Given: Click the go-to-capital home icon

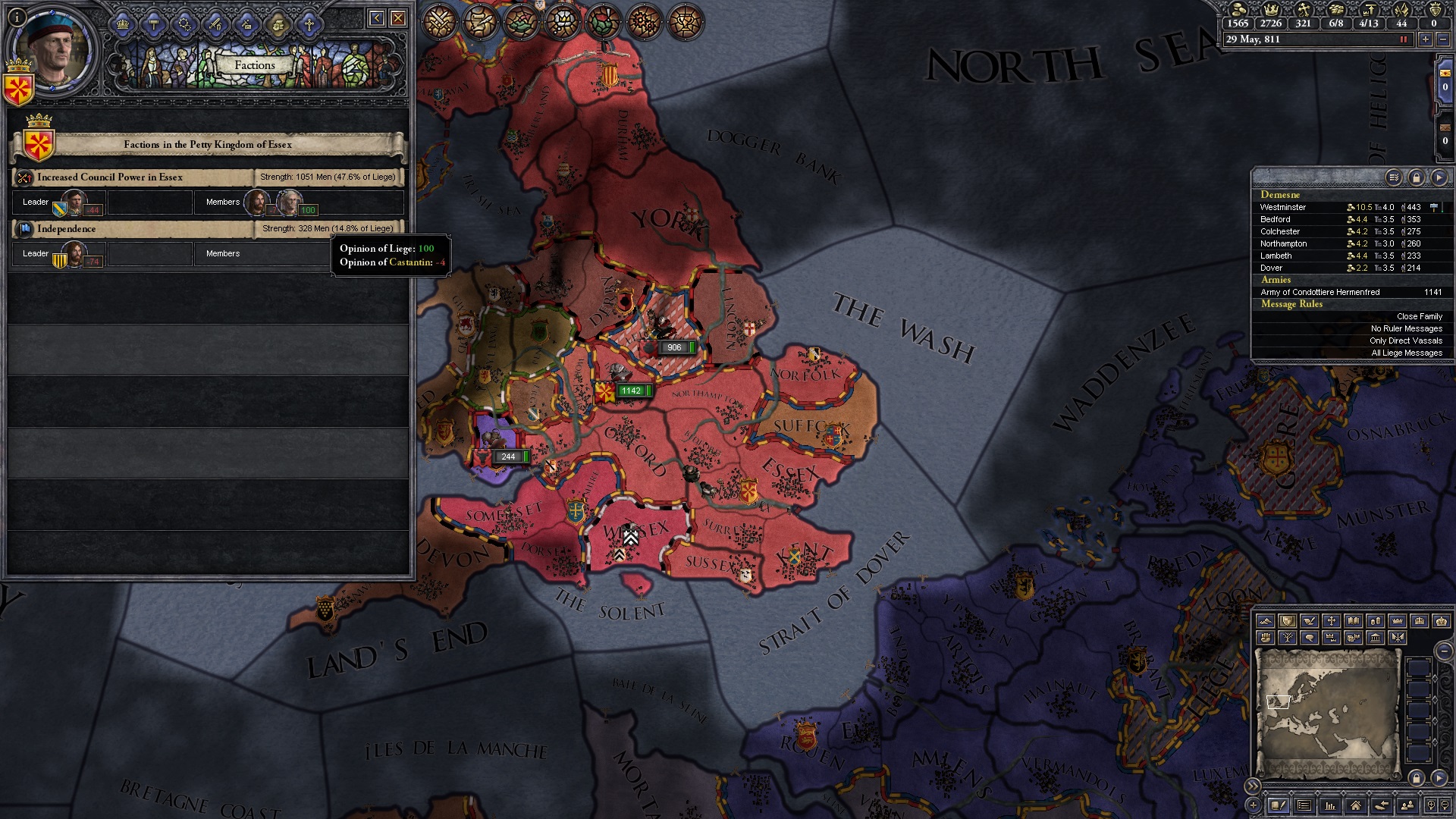Looking at the screenshot, I should point(1357,805).
